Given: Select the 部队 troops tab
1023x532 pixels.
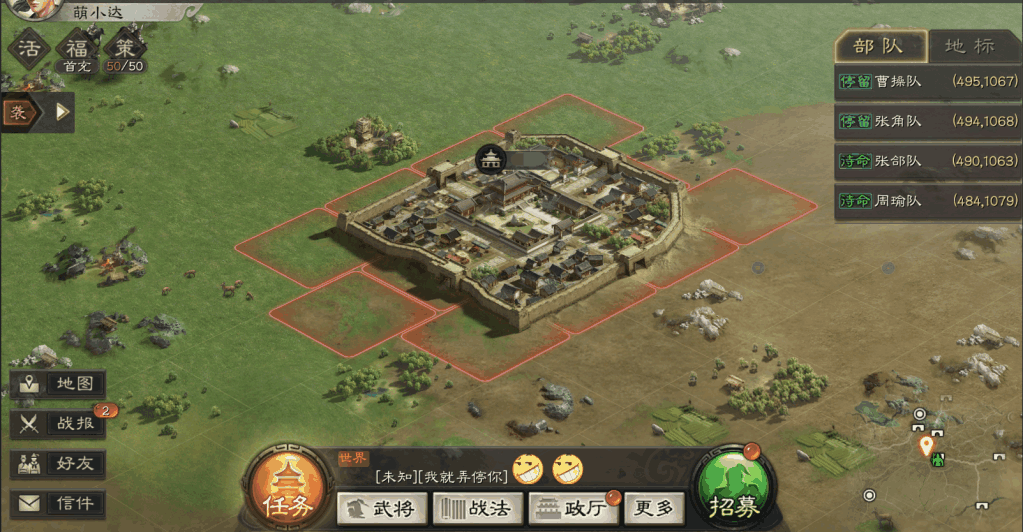Looking at the screenshot, I should pos(878,46).
